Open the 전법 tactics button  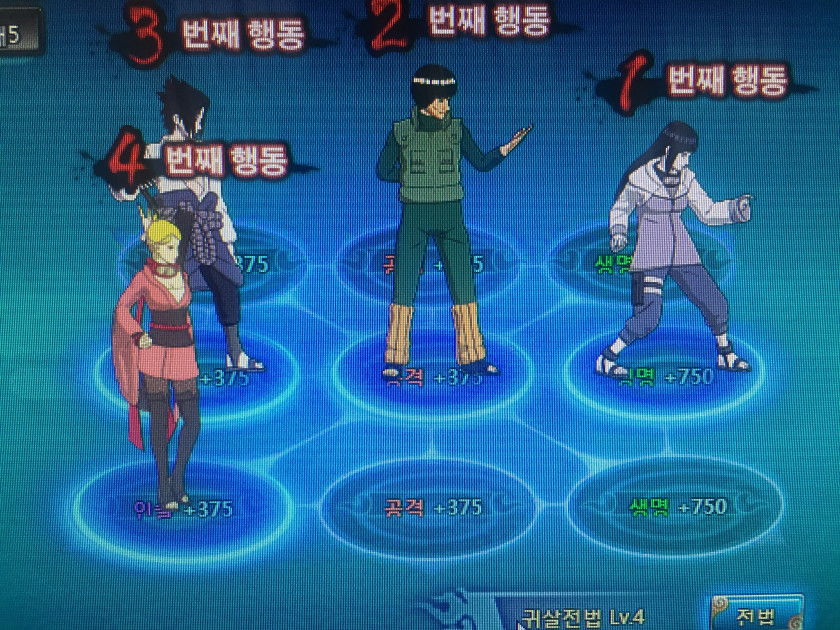coord(757,614)
